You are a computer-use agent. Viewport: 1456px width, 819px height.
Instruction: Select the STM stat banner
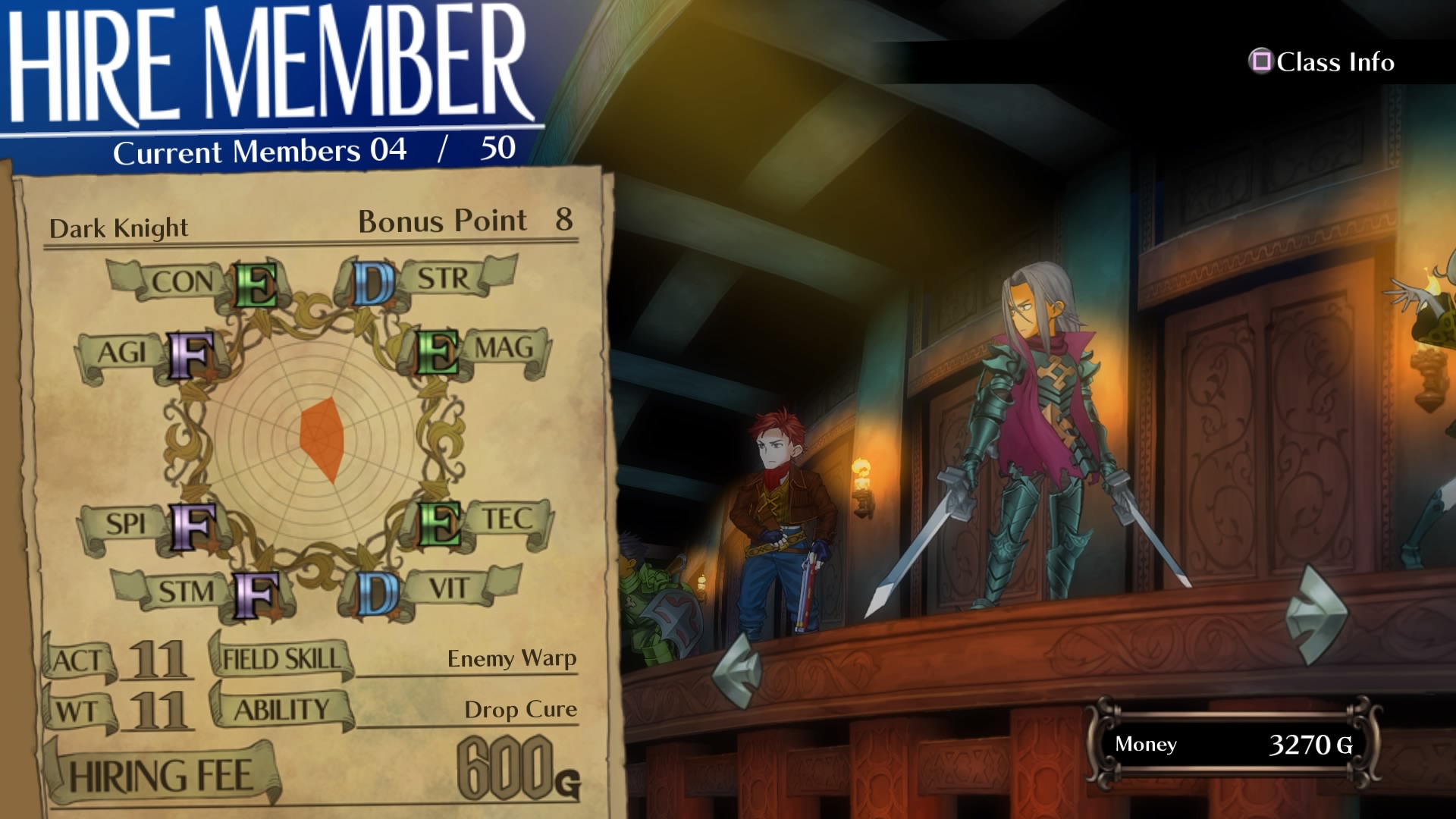point(186,591)
